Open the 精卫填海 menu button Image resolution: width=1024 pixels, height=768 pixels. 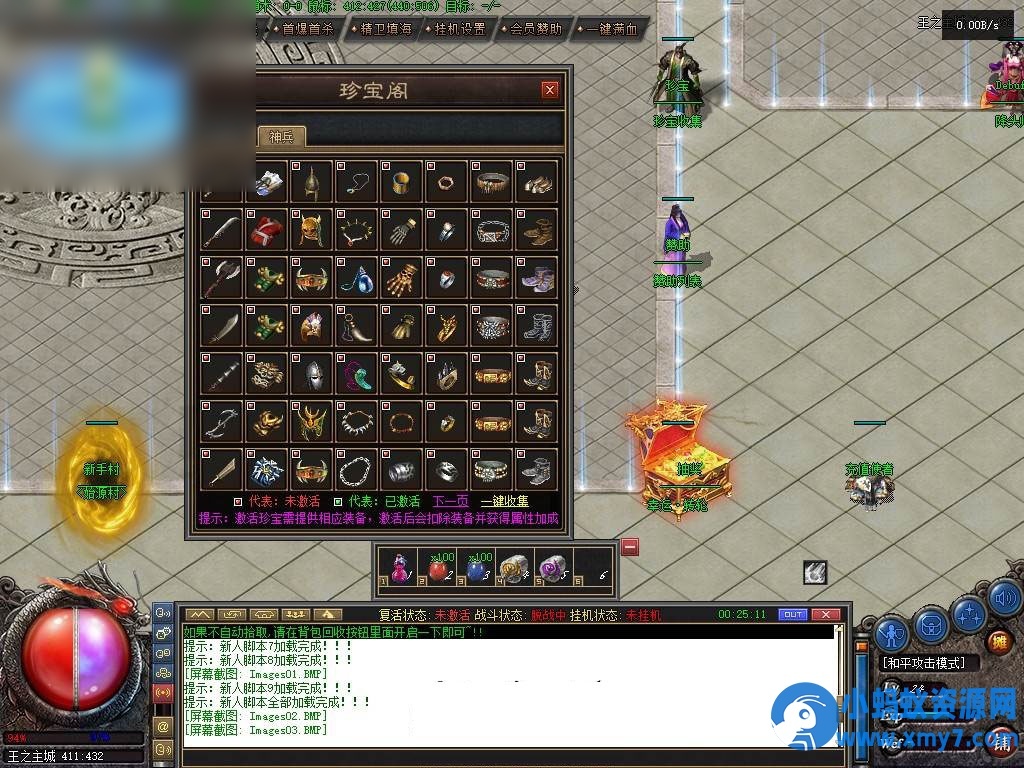coord(381,29)
